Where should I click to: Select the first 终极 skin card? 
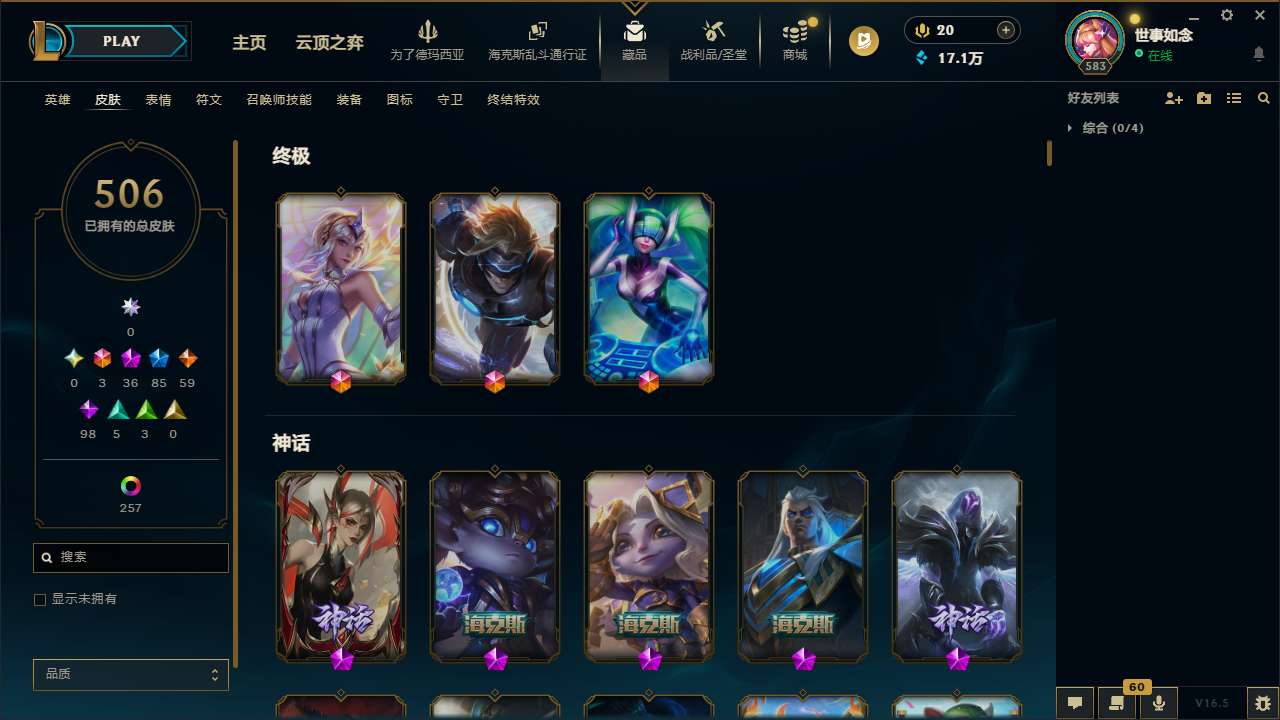click(341, 288)
